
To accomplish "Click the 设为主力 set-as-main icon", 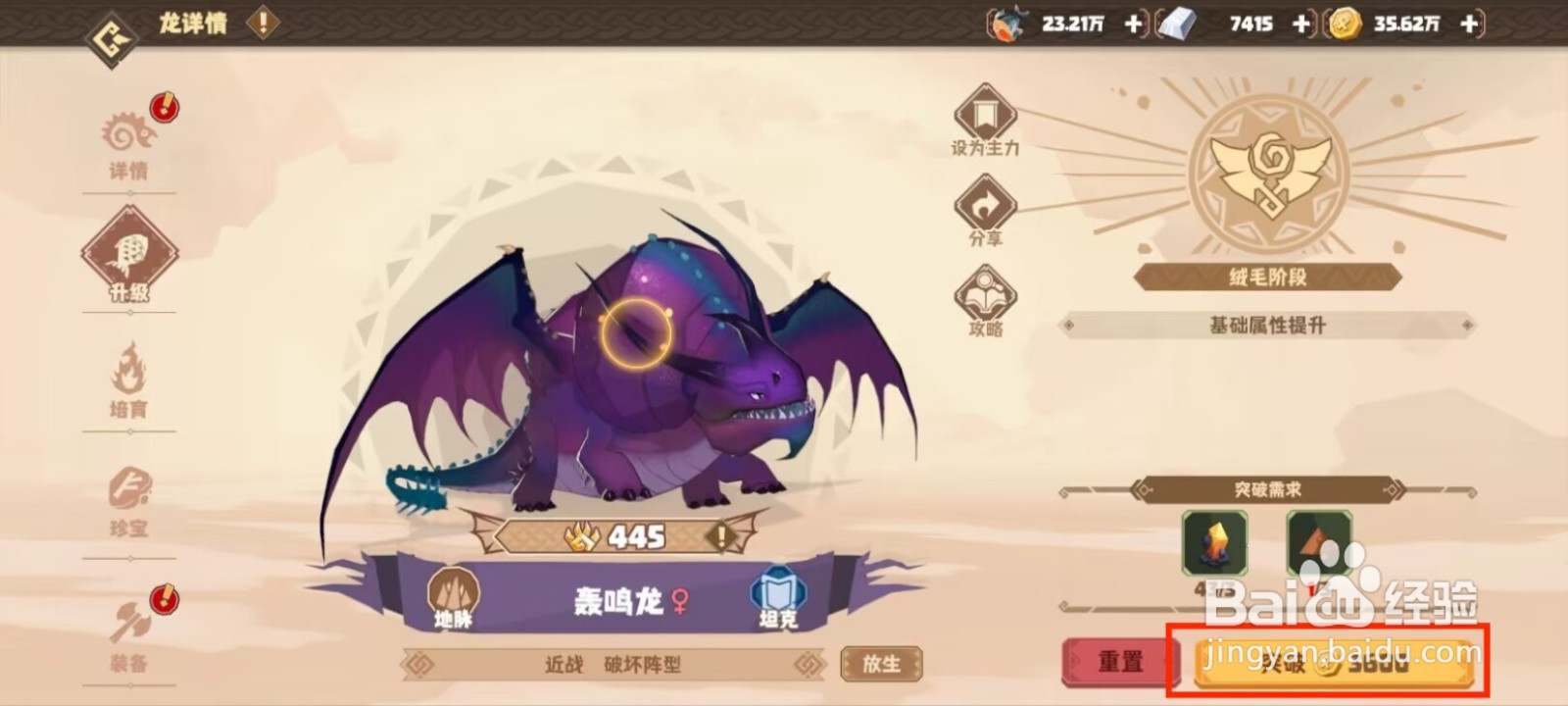I will tap(984, 115).
